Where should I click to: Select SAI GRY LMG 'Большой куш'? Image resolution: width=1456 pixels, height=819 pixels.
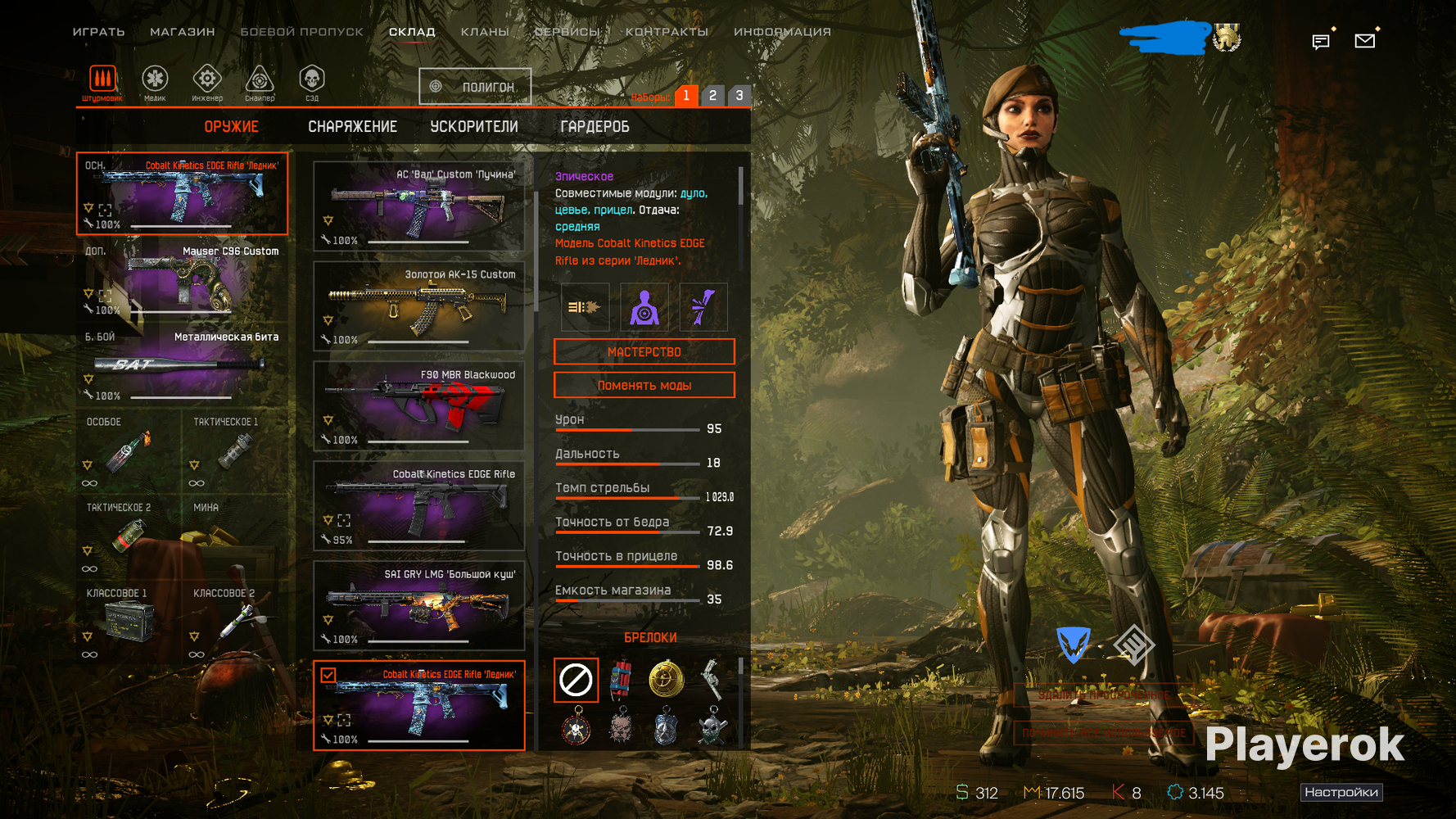pos(418,605)
